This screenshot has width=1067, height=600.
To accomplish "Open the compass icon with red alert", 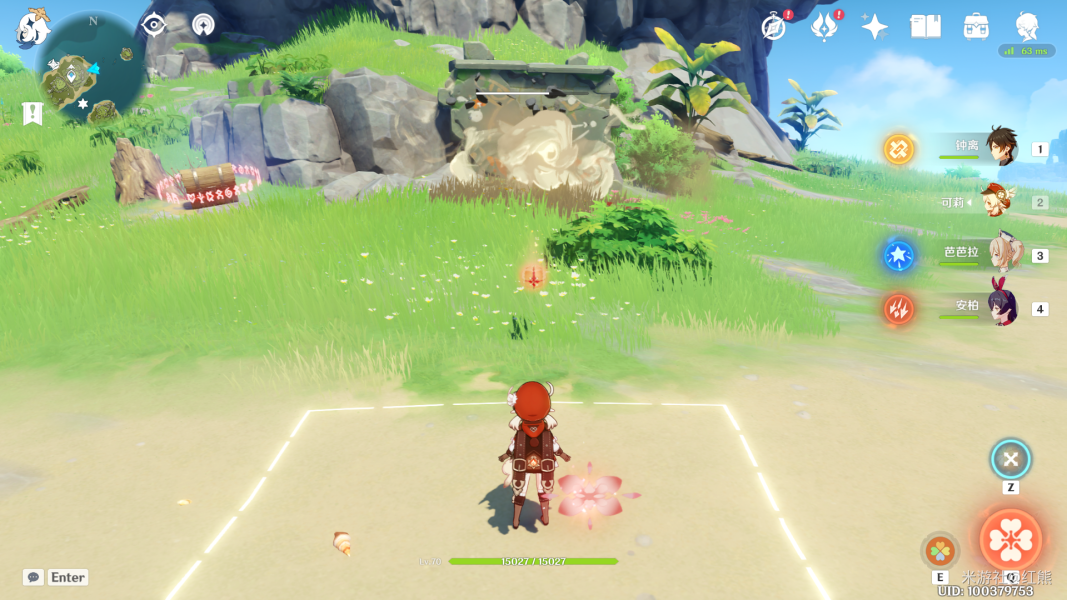I will pyautogui.click(x=773, y=27).
